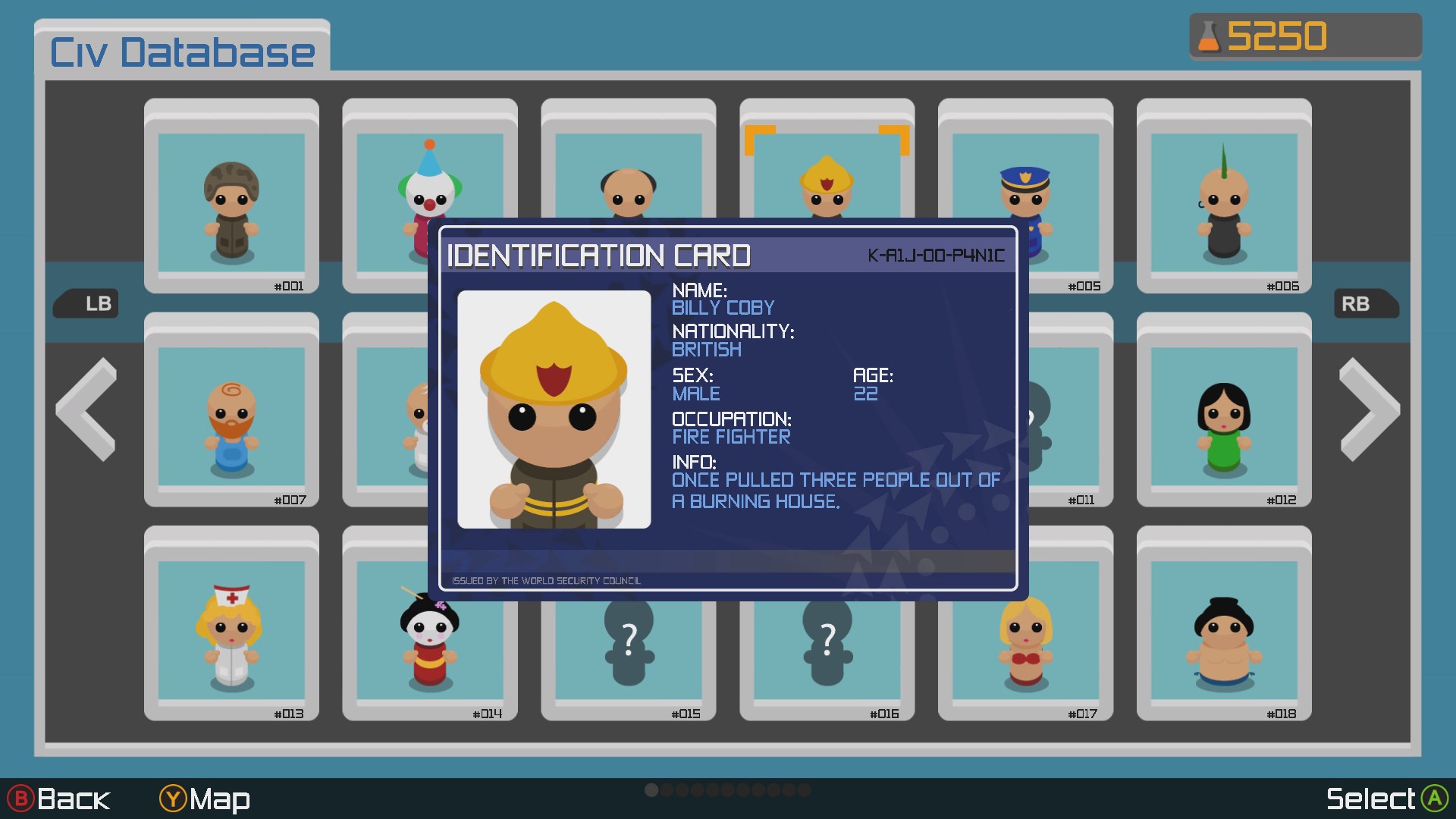Screen dimensions: 1456x819
Task: Go to previous page with left arrow
Action: (x=86, y=409)
